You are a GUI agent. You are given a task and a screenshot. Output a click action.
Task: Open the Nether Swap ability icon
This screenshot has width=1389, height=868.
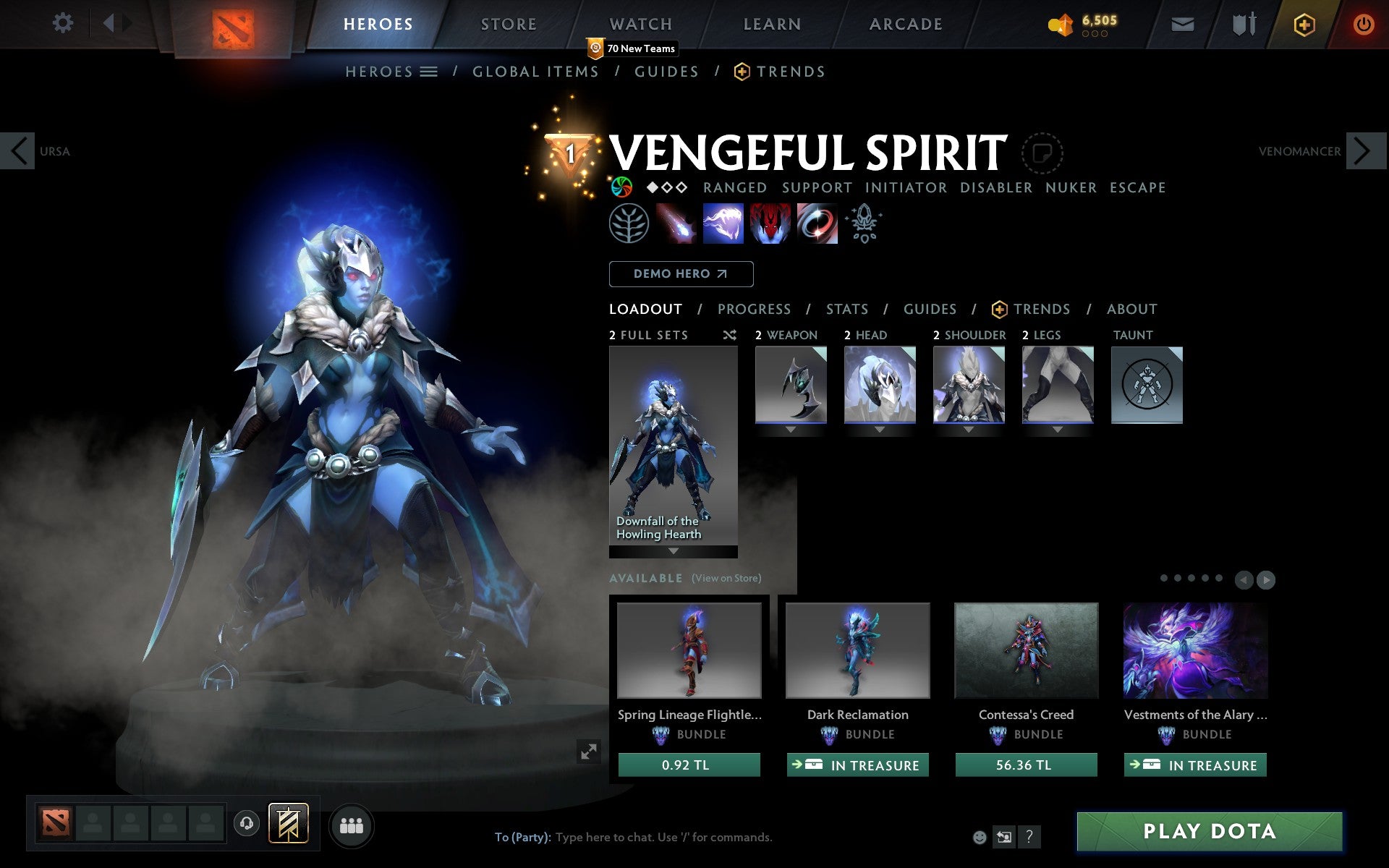point(817,224)
